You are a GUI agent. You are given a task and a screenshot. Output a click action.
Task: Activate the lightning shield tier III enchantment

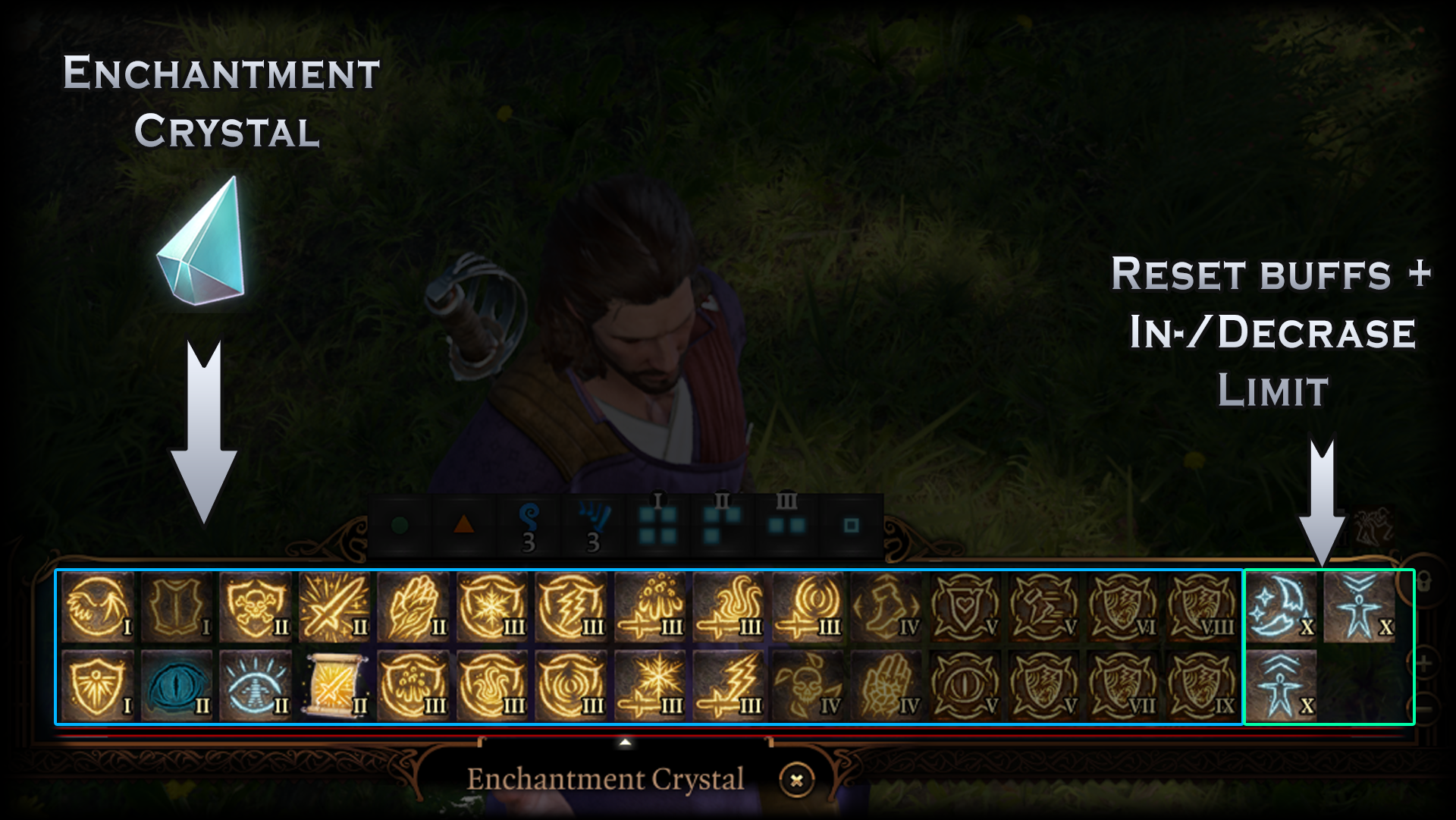point(570,607)
